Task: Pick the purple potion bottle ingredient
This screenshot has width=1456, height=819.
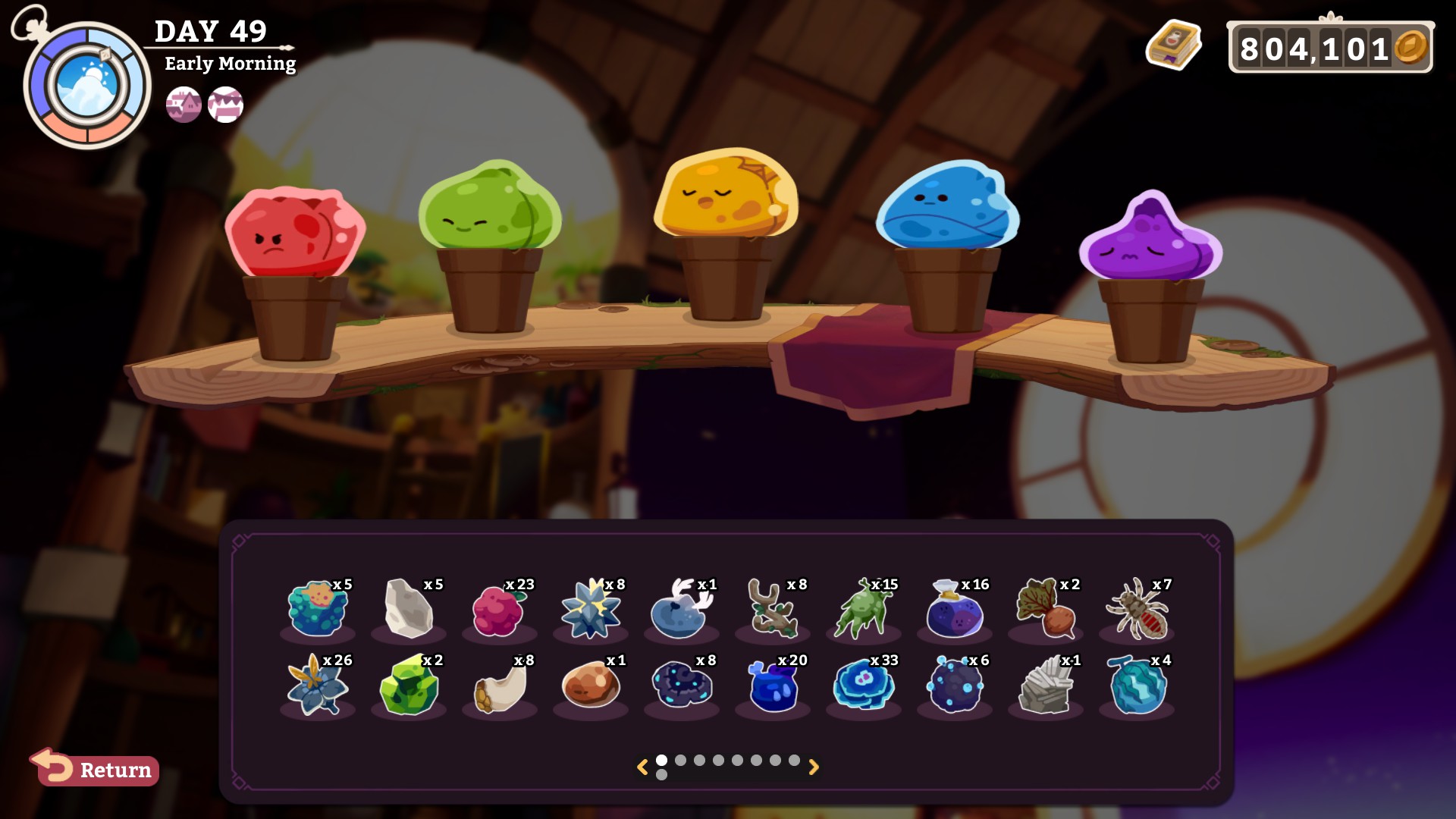Action: coord(955,611)
